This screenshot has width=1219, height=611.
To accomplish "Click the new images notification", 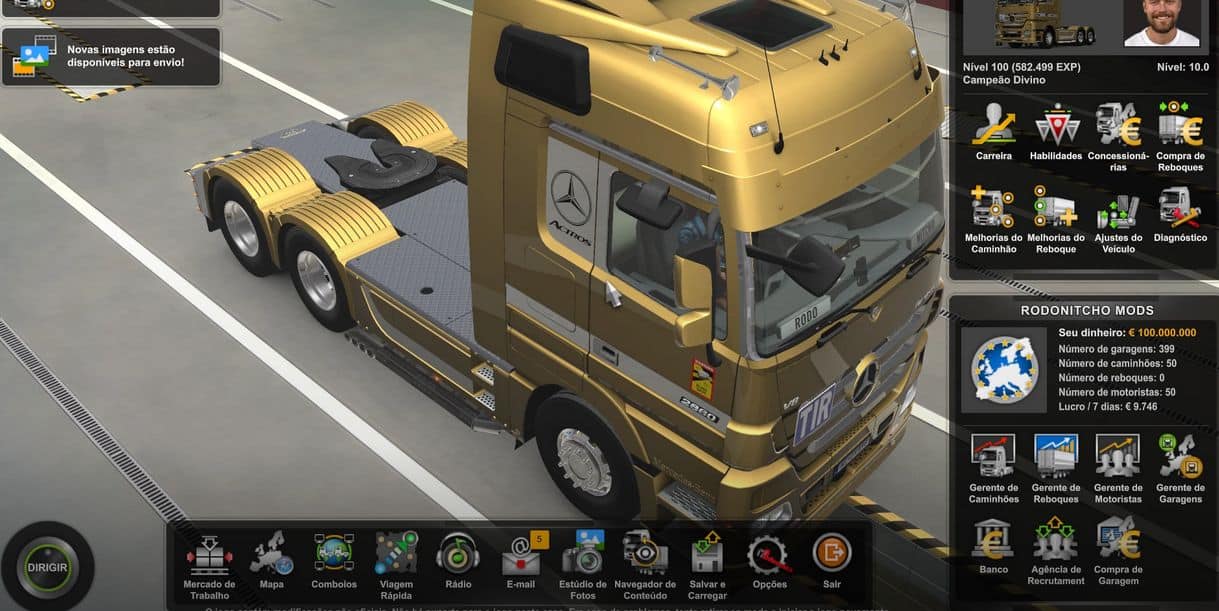I will (x=110, y=56).
